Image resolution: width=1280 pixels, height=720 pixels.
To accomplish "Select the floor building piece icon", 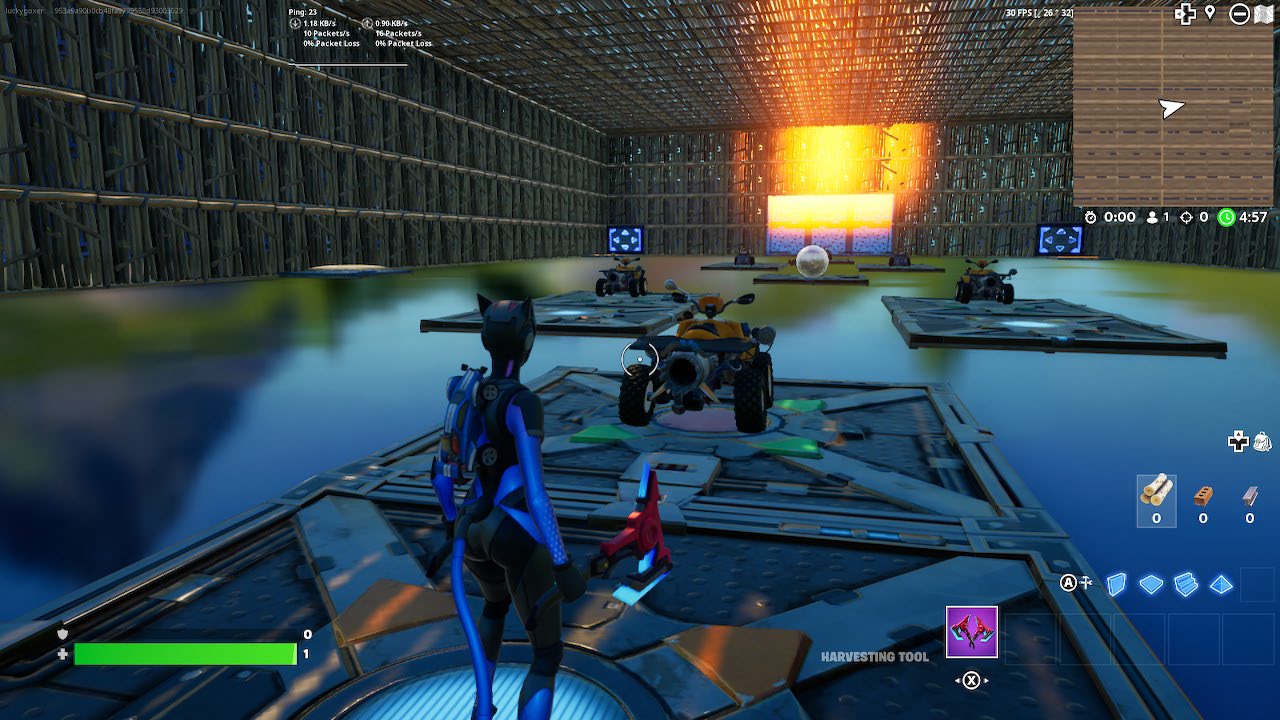I will pyautogui.click(x=1151, y=584).
